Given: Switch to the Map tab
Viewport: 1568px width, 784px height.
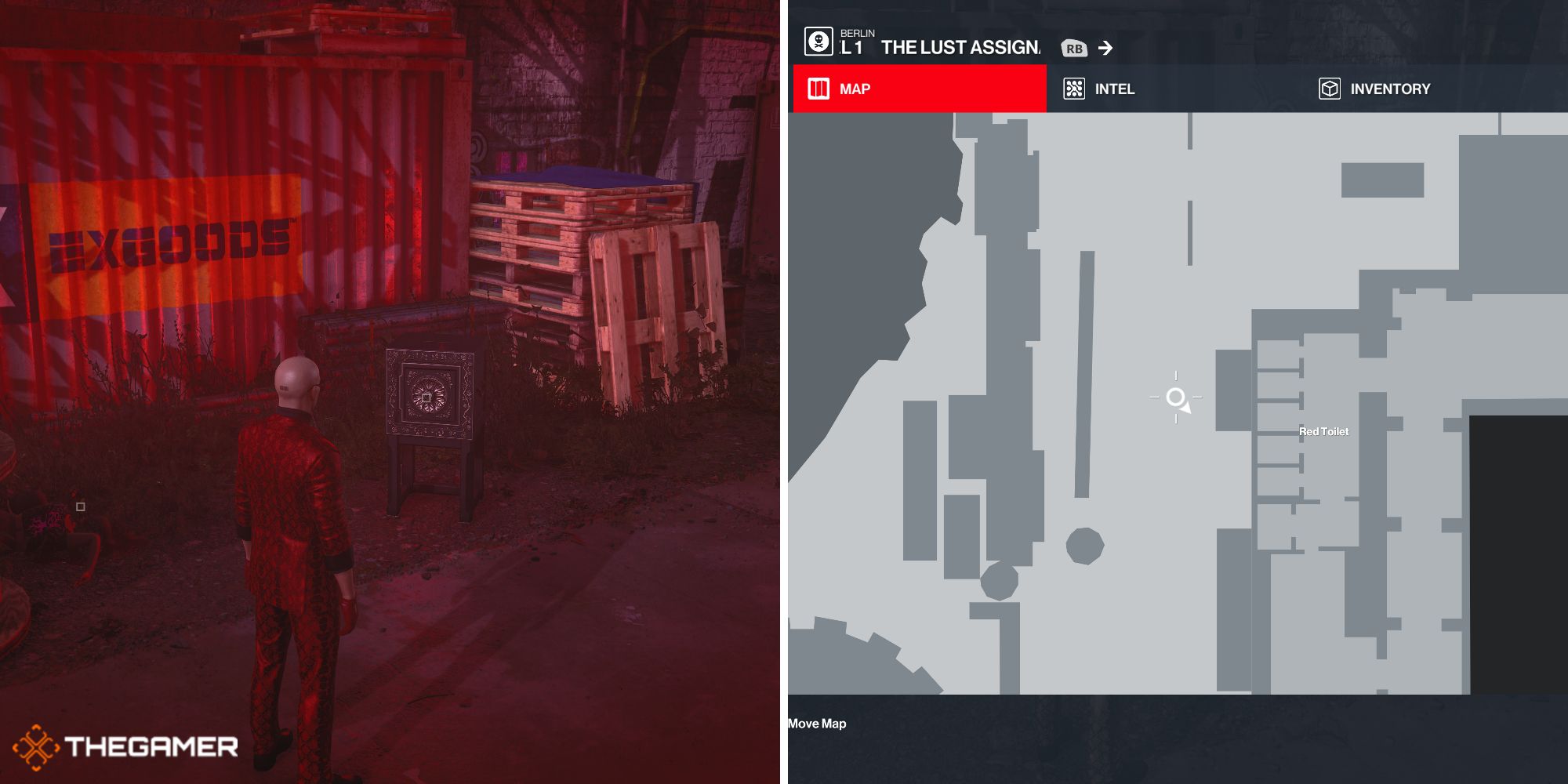Looking at the screenshot, I should (x=919, y=89).
